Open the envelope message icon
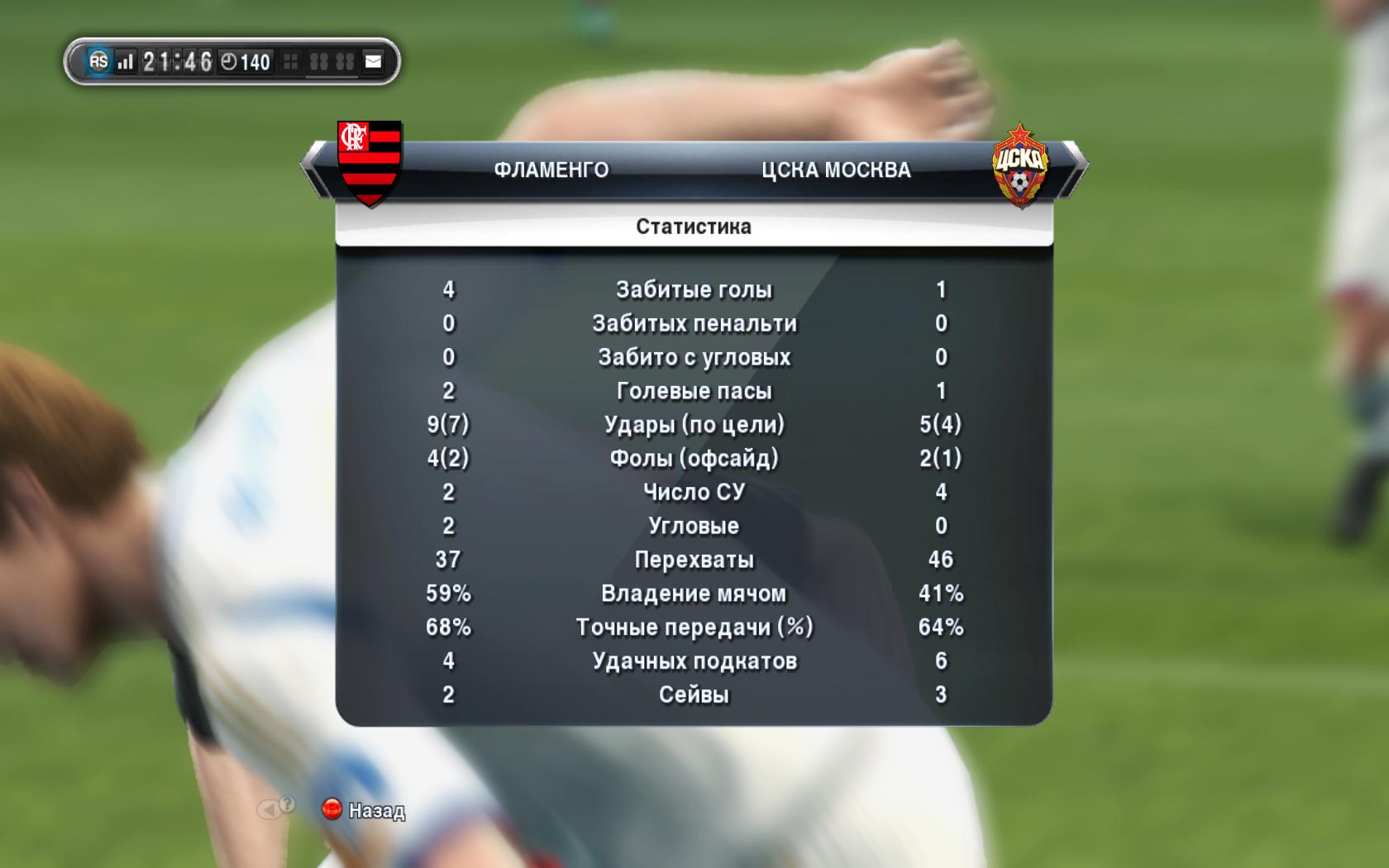The width and height of the screenshot is (1389, 868). pyautogui.click(x=374, y=61)
